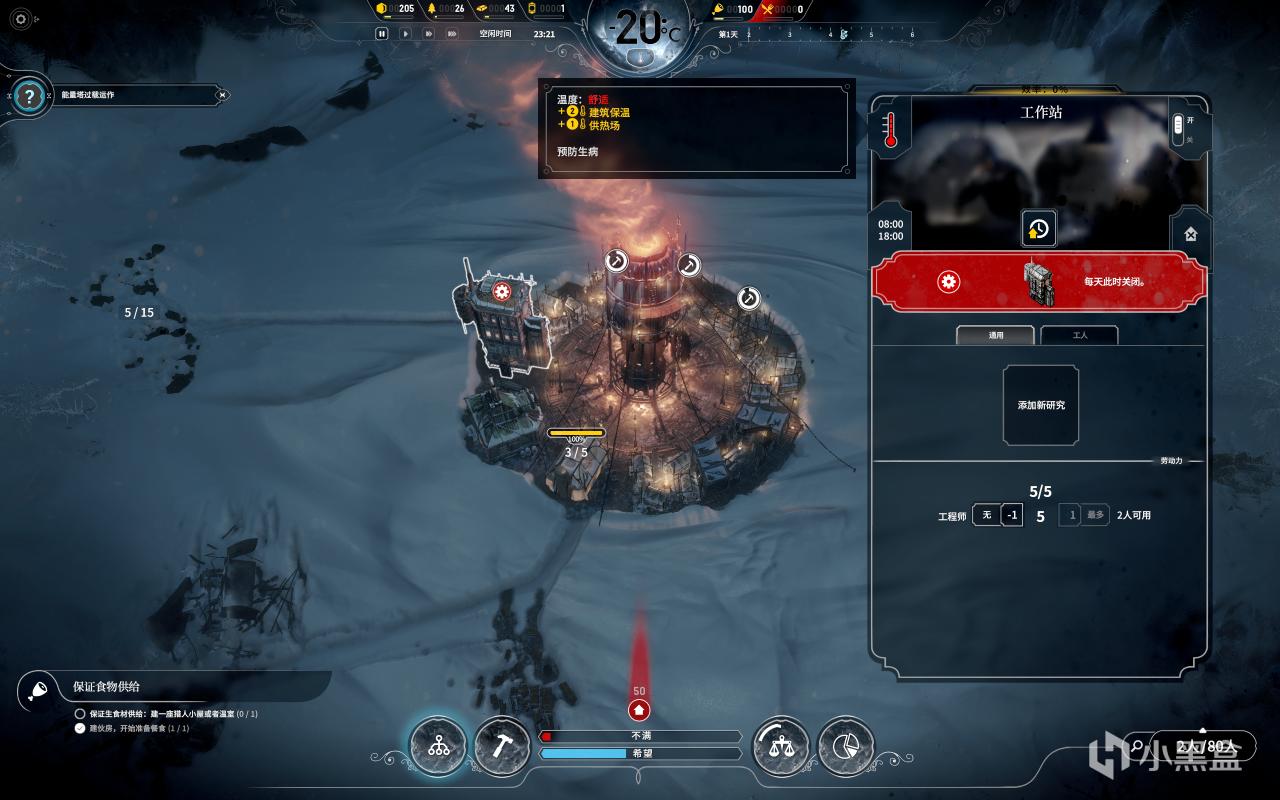Click the question mark help icon
The image size is (1280, 800).
coord(31,96)
